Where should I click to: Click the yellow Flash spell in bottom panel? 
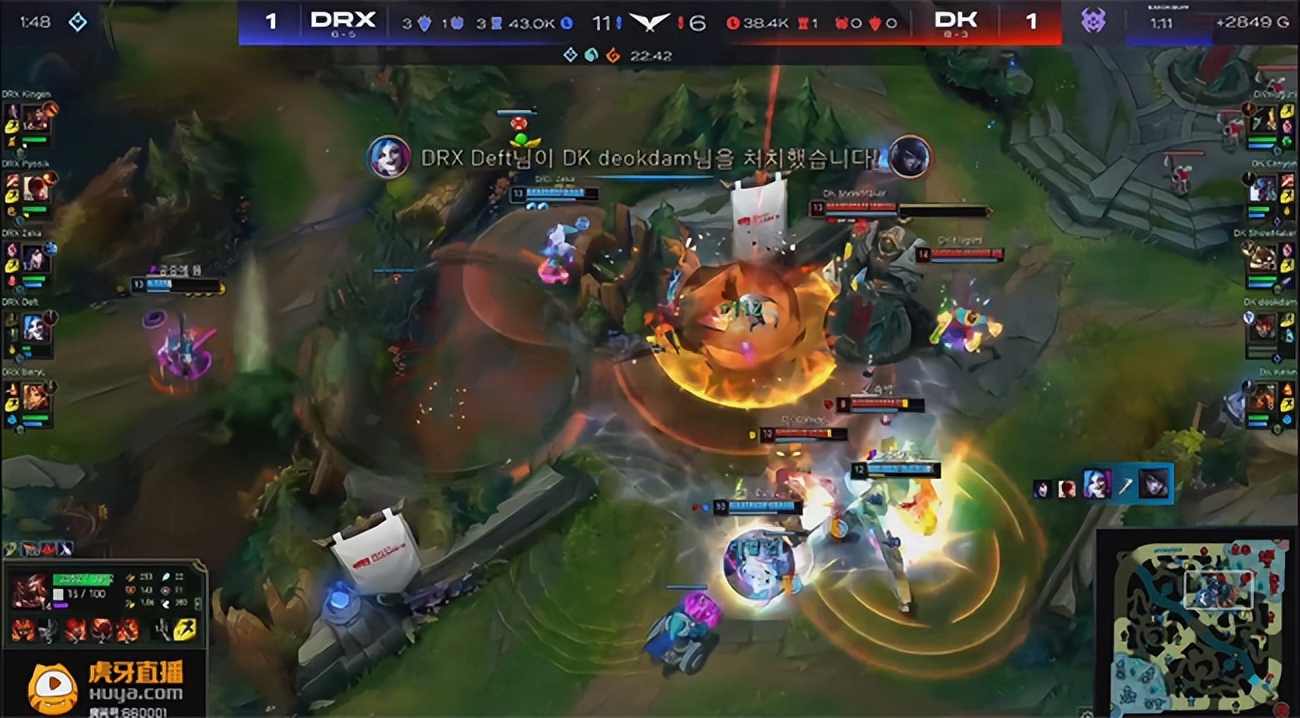tap(185, 629)
